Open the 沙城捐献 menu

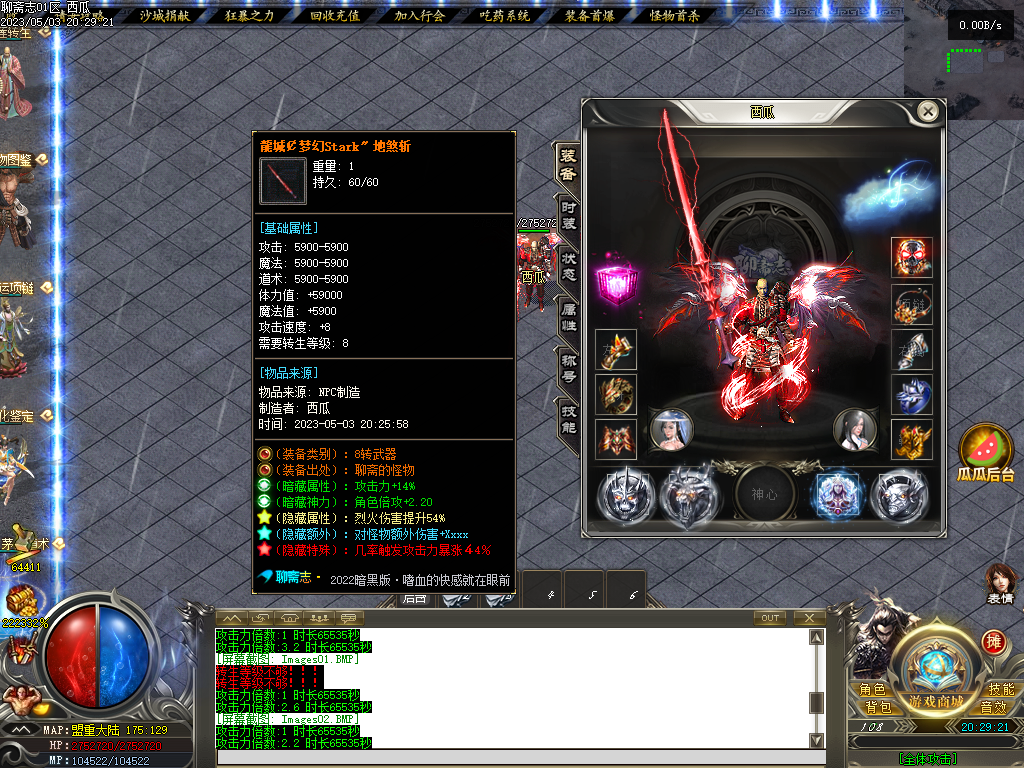tap(164, 15)
